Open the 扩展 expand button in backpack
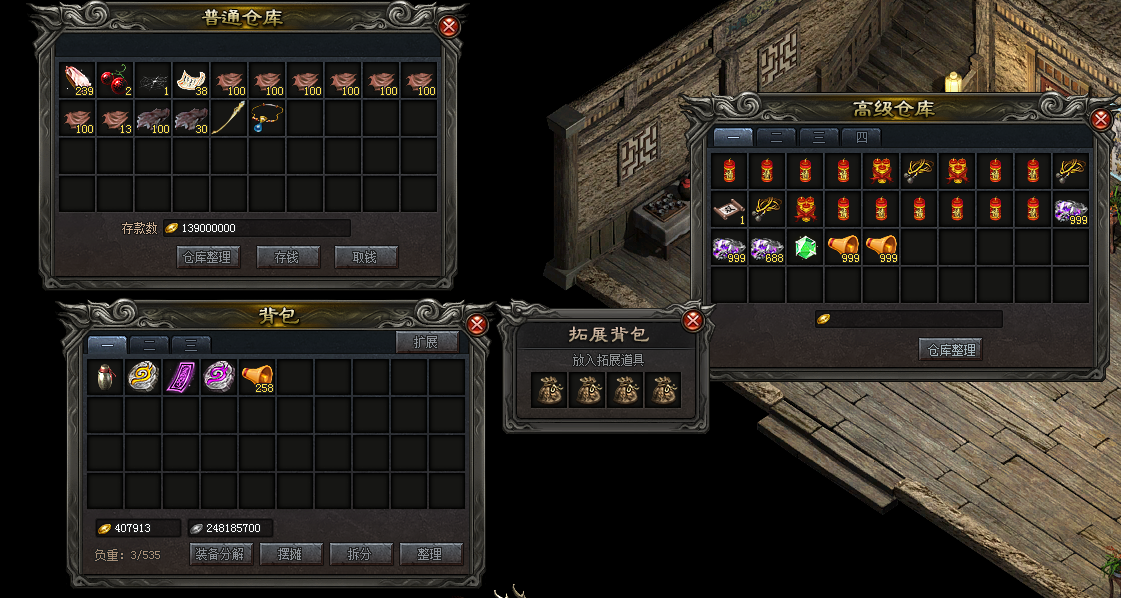The image size is (1121, 598). (427, 342)
